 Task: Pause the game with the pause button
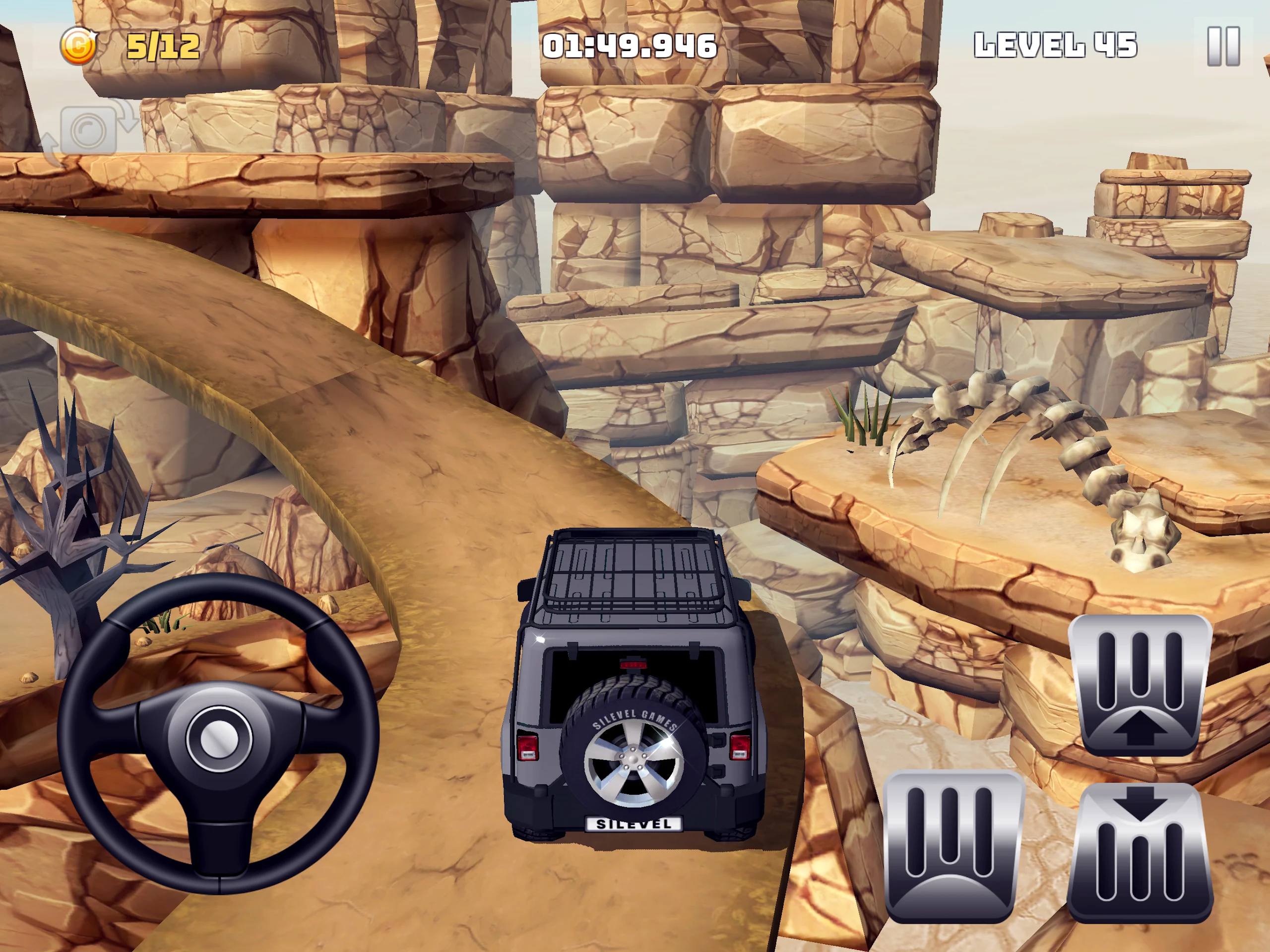[1223, 46]
